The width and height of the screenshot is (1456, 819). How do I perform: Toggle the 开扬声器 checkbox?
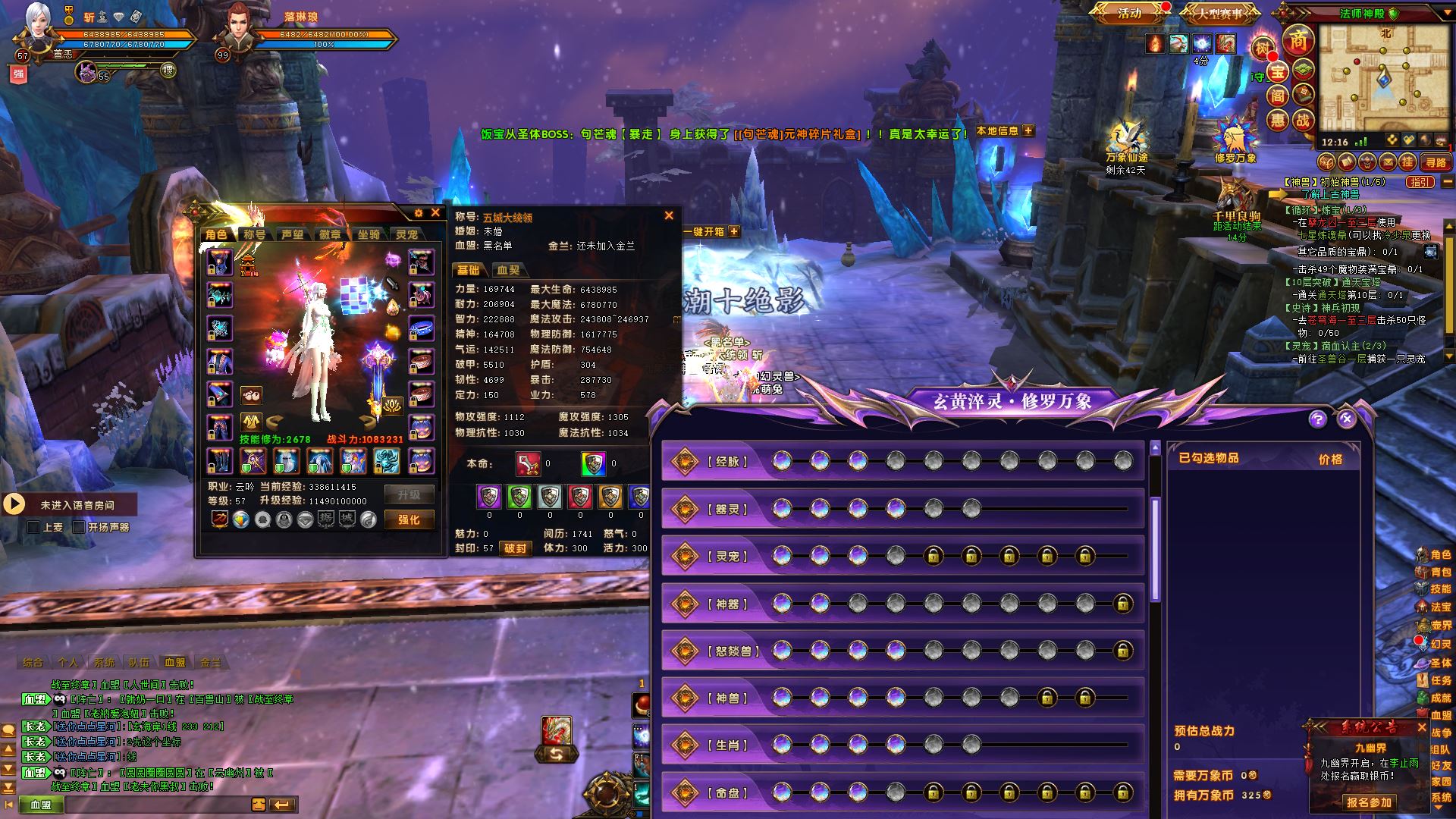[x=79, y=527]
